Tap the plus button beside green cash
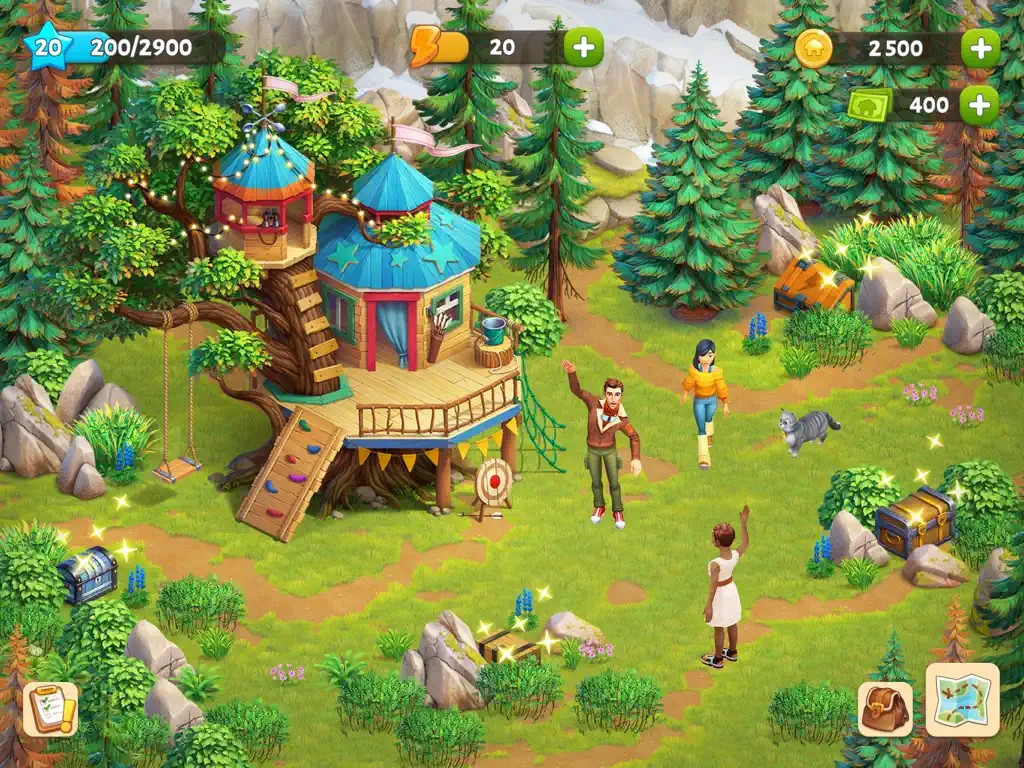 point(979,104)
